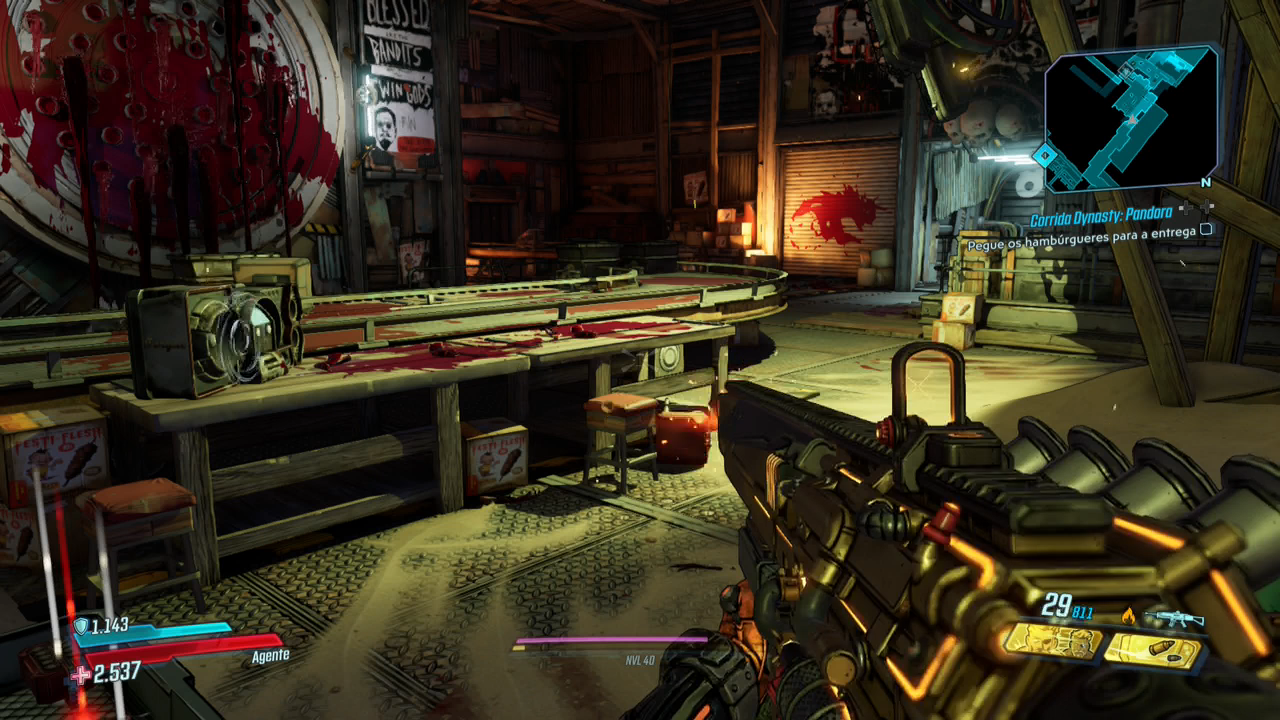This screenshot has height=720, width=1280.
Task: Click the shield icon beside 1.143
Action: coord(80,627)
